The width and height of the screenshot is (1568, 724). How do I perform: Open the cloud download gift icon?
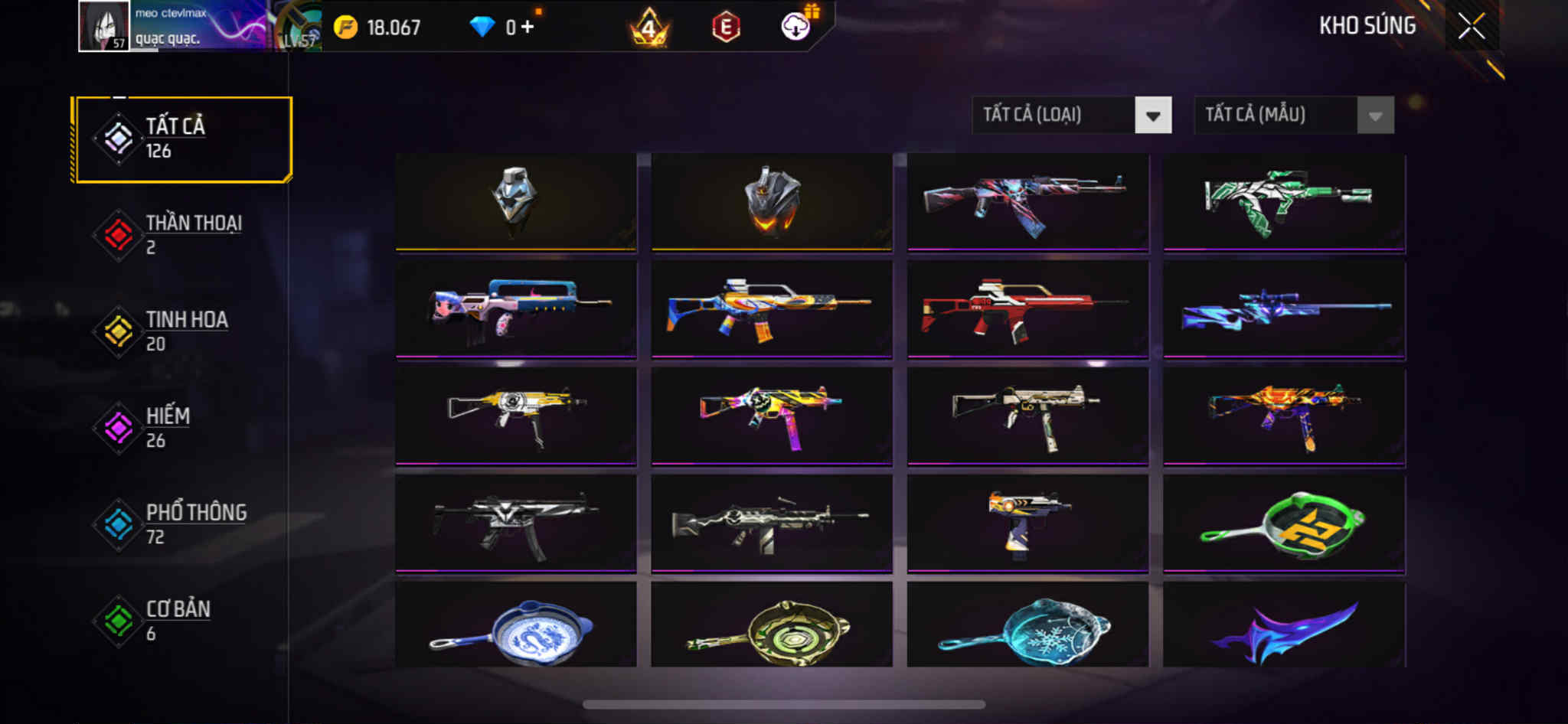tap(796, 27)
